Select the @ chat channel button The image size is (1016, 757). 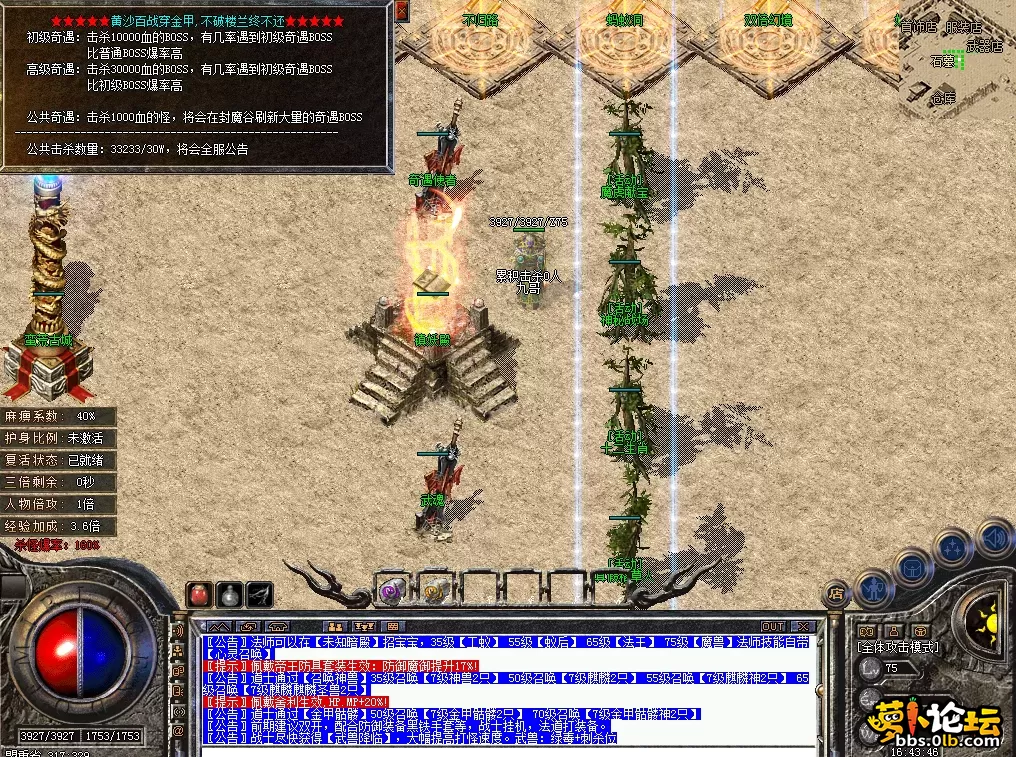tap(179, 730)
